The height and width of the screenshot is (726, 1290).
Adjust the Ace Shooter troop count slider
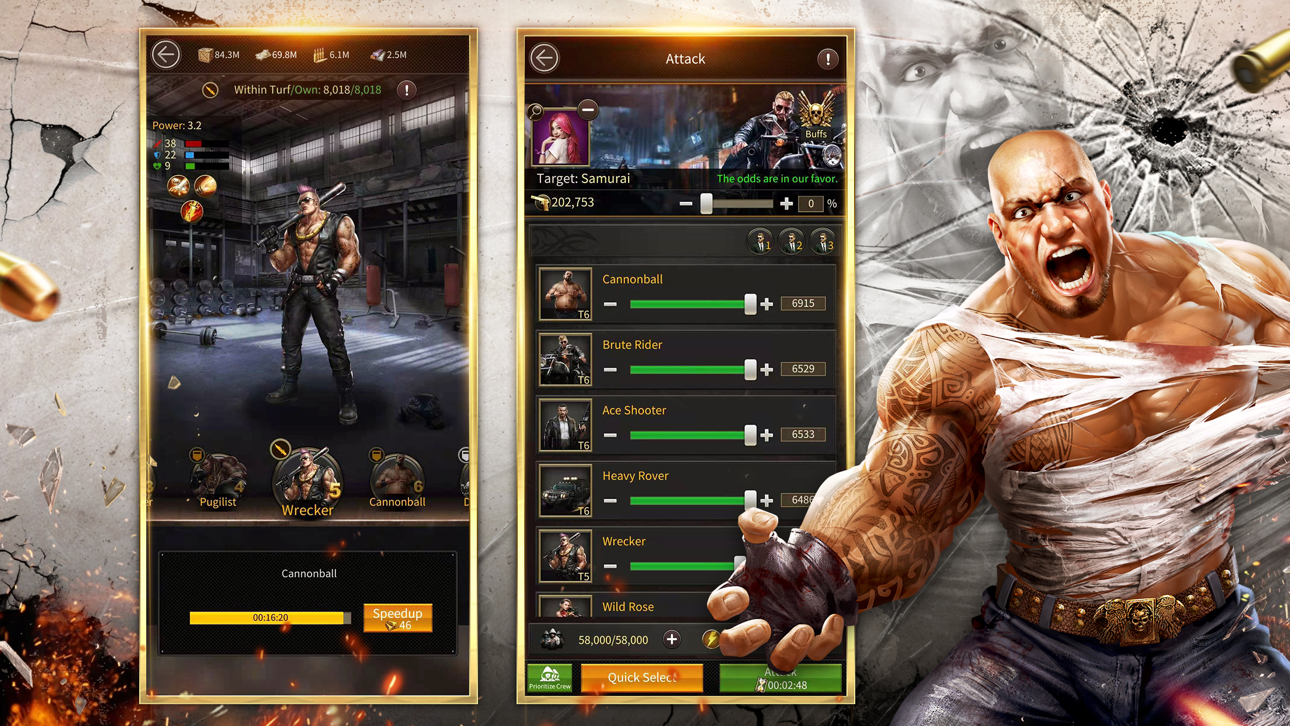point(751,435)
